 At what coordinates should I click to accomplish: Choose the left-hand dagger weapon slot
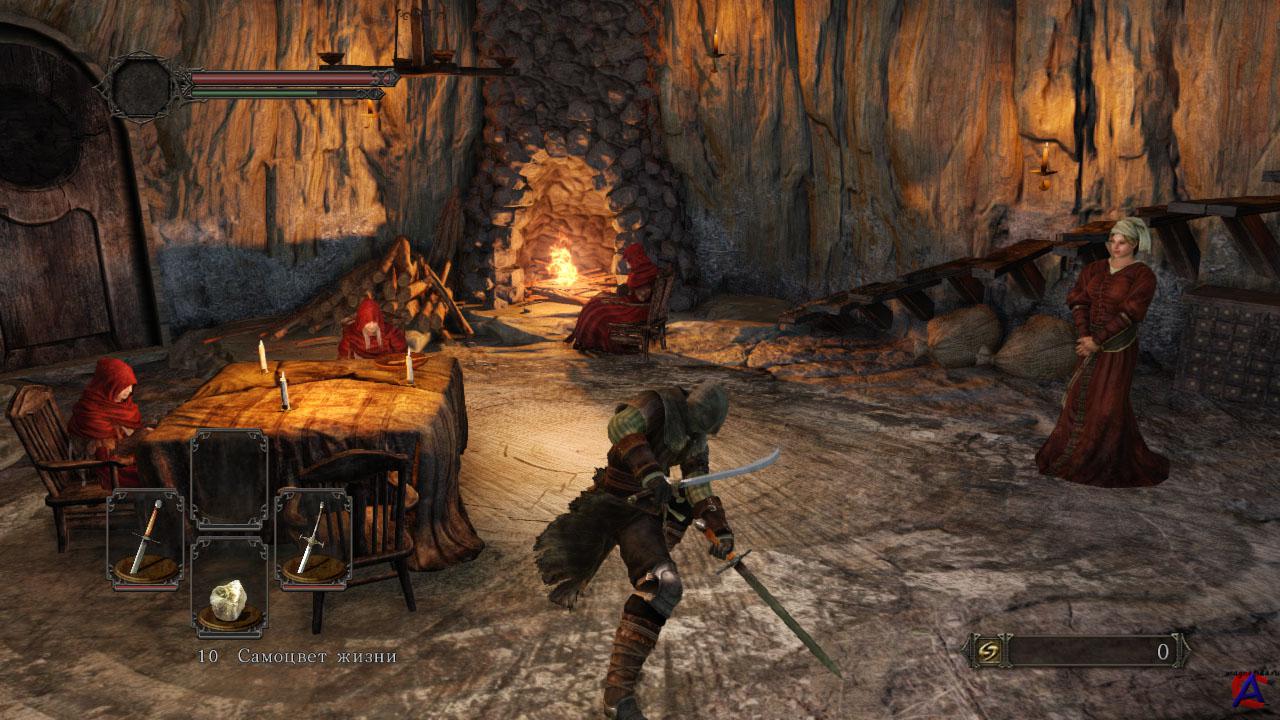point(146,539)
